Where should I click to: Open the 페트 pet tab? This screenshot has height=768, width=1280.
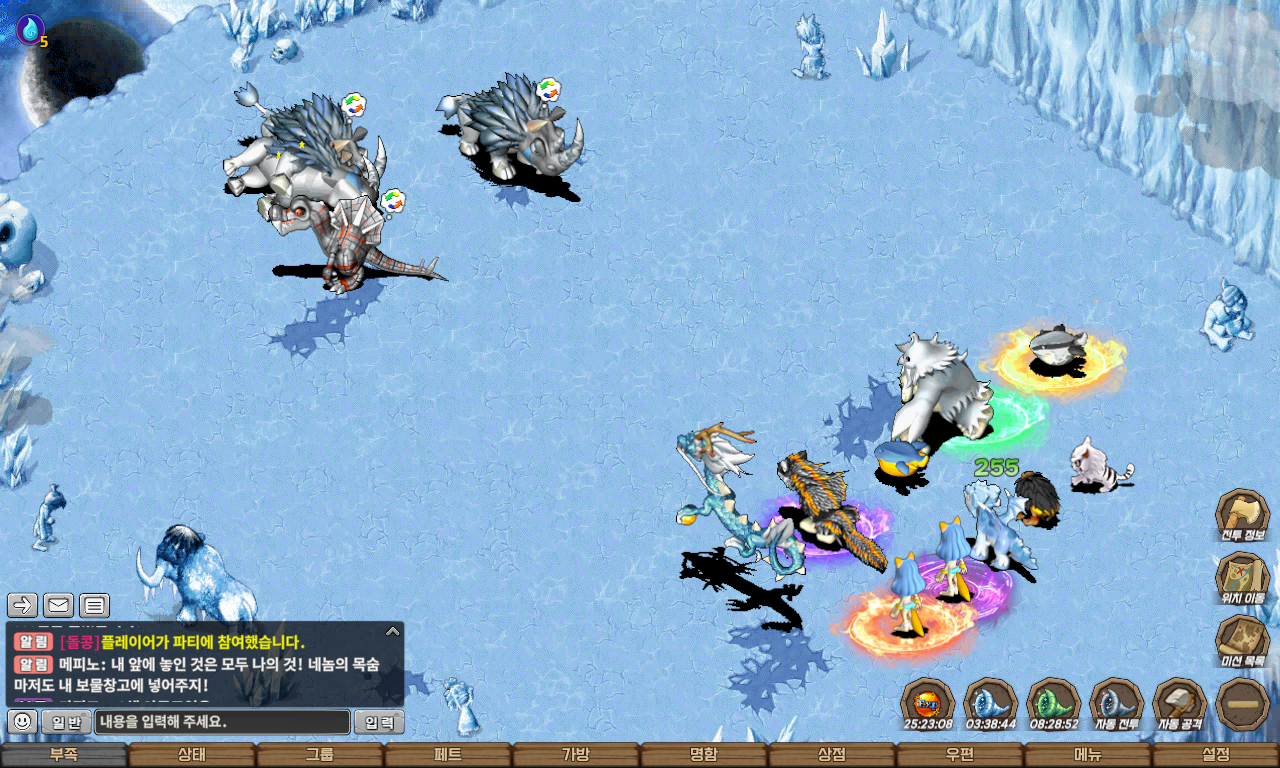pyautogui.click(x=447, y=755)
